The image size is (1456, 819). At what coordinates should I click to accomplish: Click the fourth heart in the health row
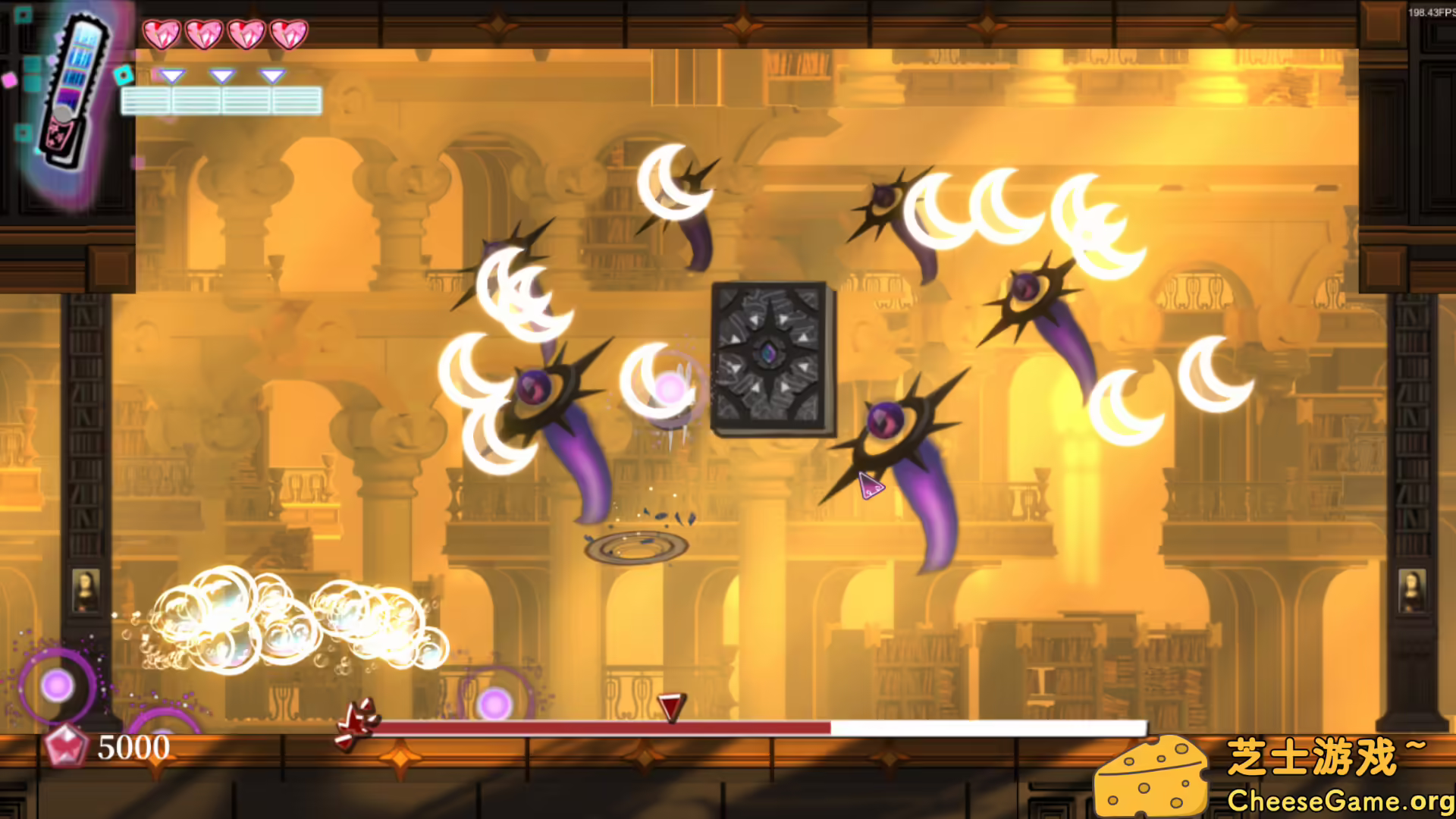coord(287,34)
